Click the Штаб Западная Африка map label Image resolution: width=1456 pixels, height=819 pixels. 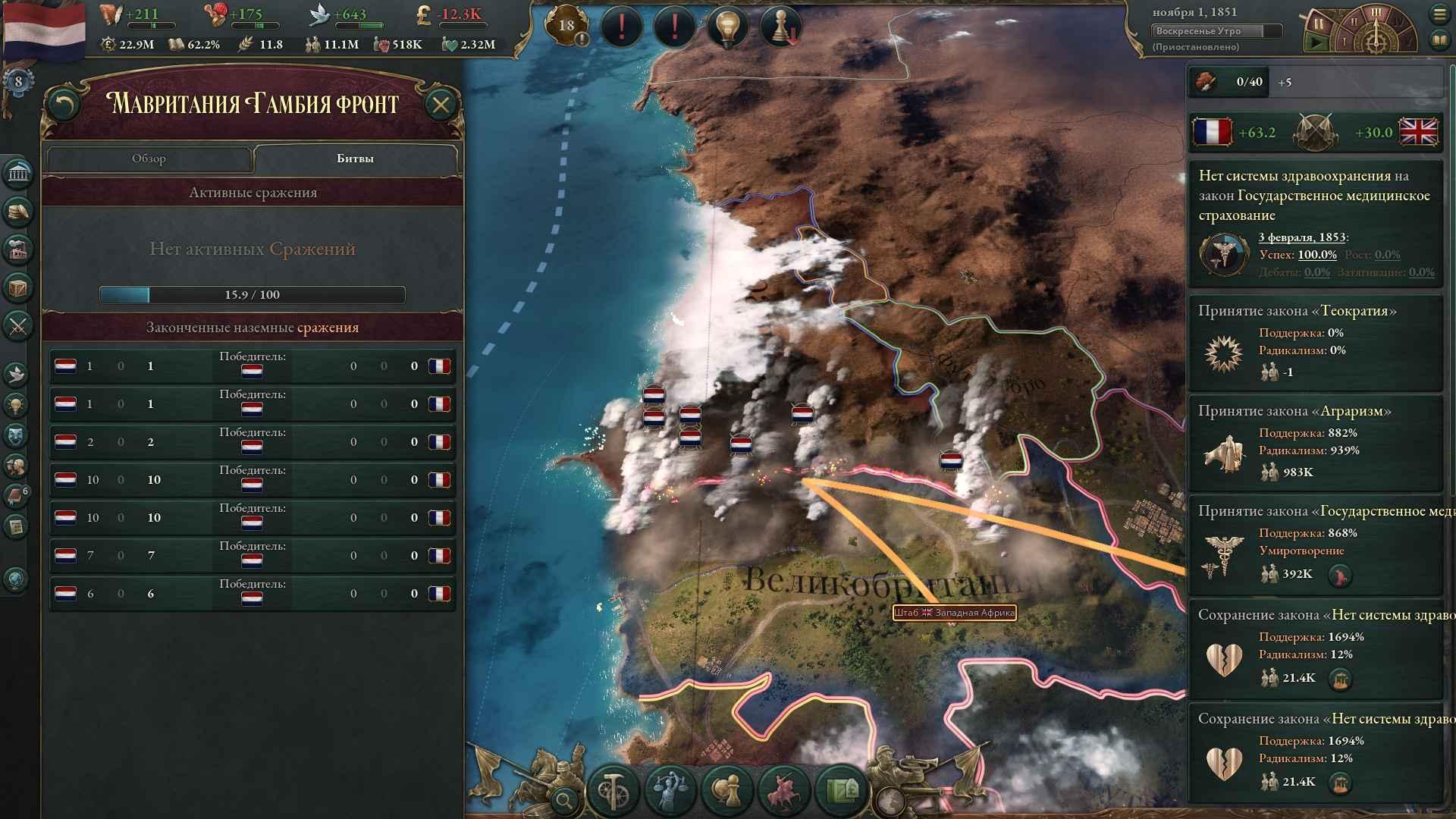coord(954,613)
